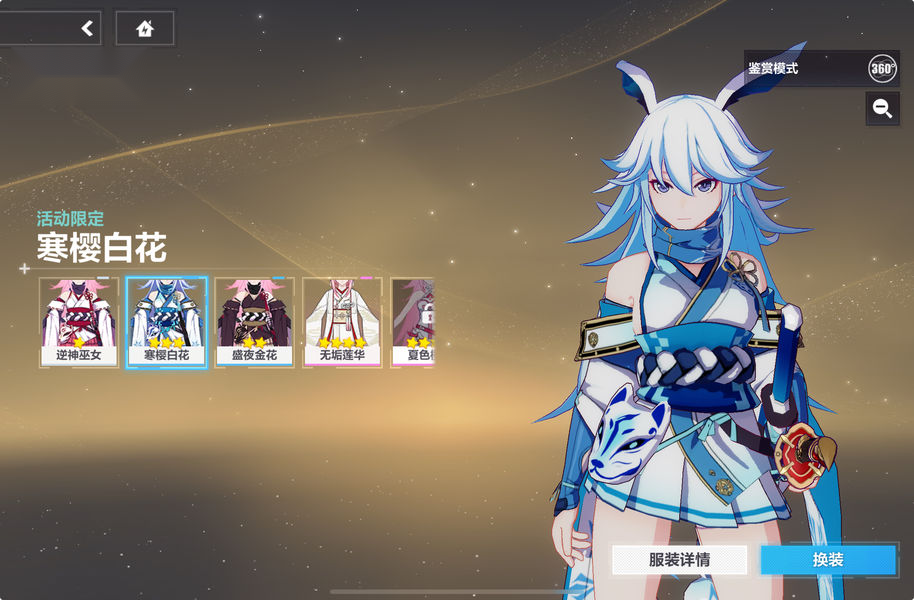The image size is (914, 600).
Task: Choose the 寒樱白花 outfit thumbnail
Action: (166, 322)
